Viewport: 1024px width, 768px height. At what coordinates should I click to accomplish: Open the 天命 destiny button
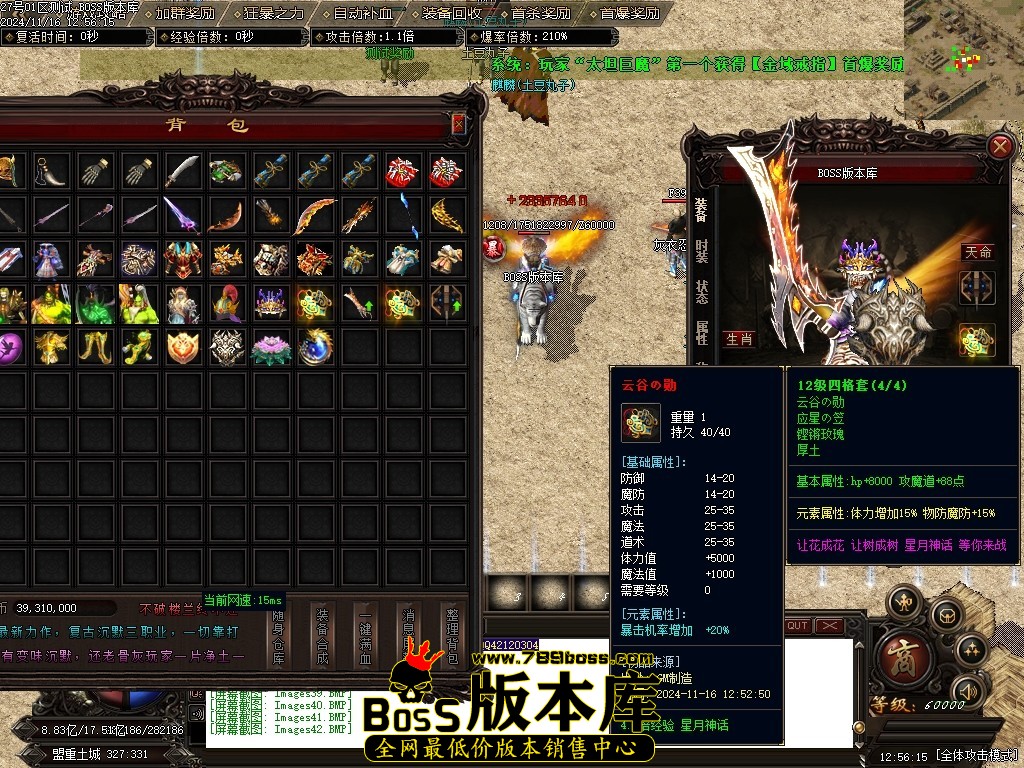click(977, 252)
